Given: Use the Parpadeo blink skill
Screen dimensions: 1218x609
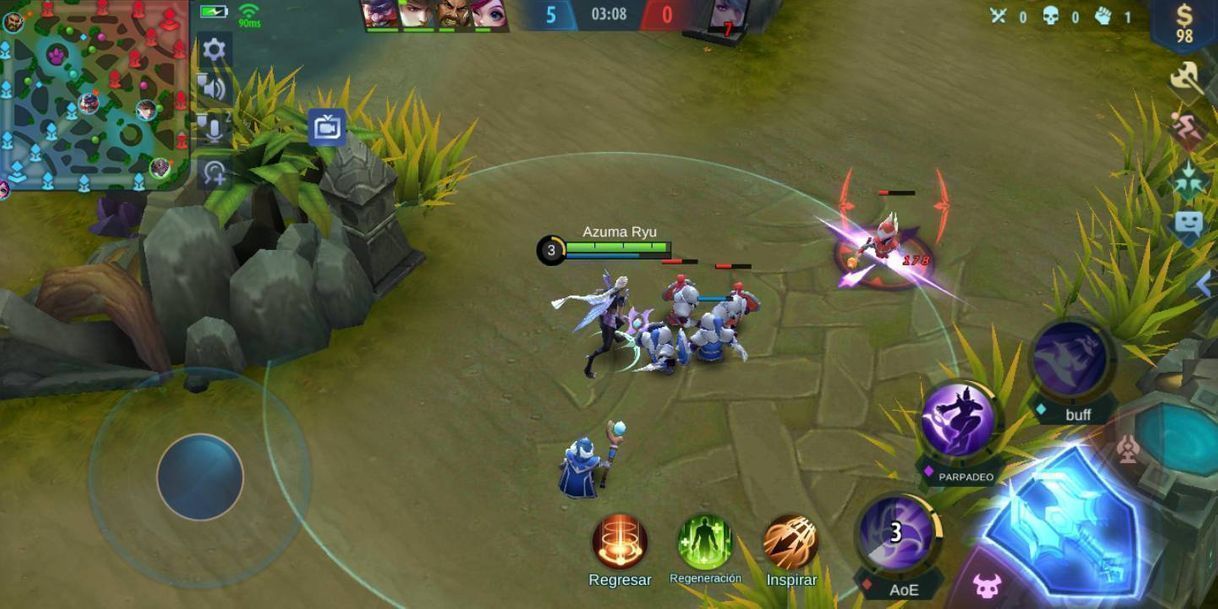Looking at the screenshot, I should tap(958, 421).
